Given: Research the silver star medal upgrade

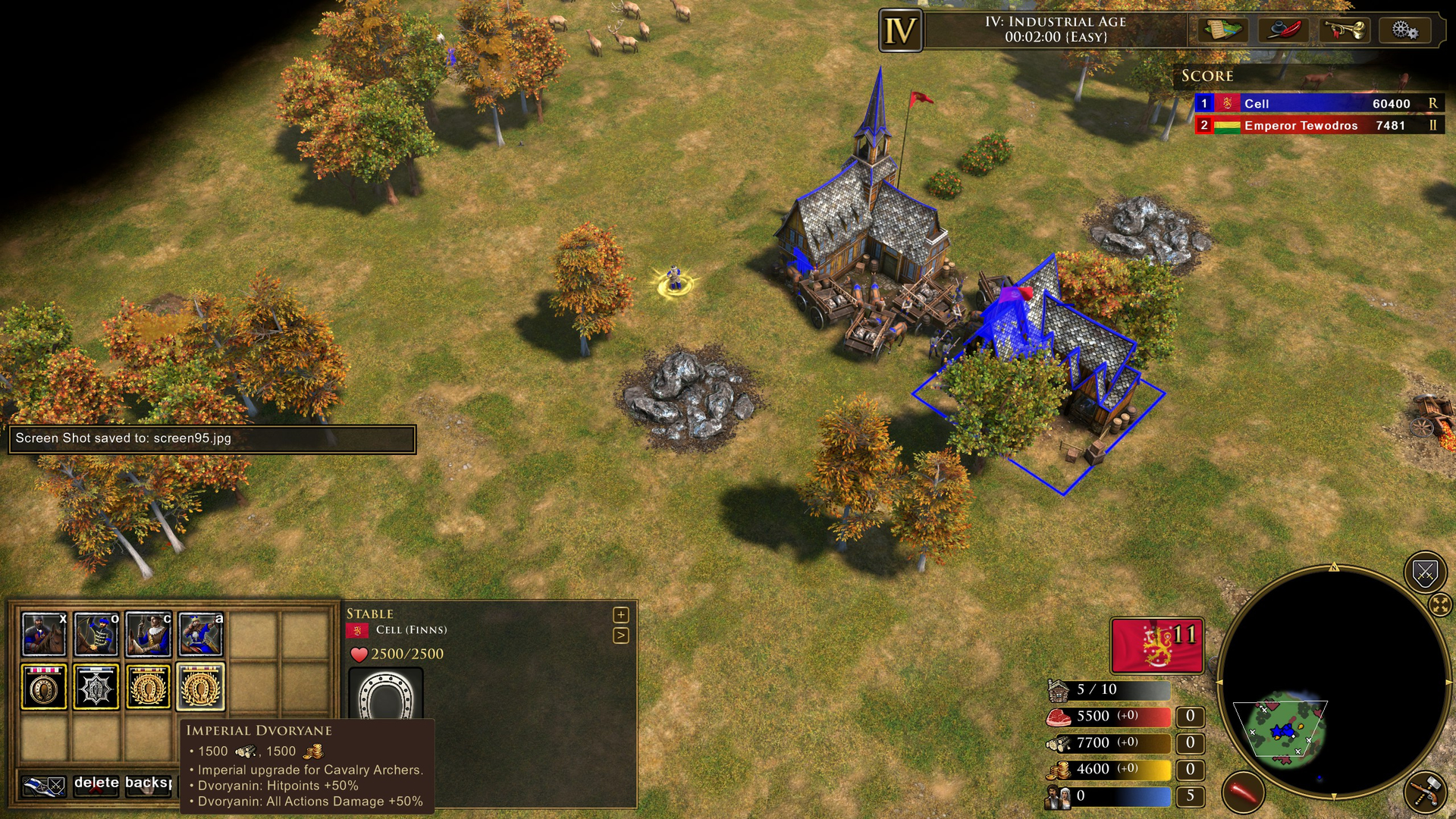Looking at the screenshot, I should pos(96,686).
